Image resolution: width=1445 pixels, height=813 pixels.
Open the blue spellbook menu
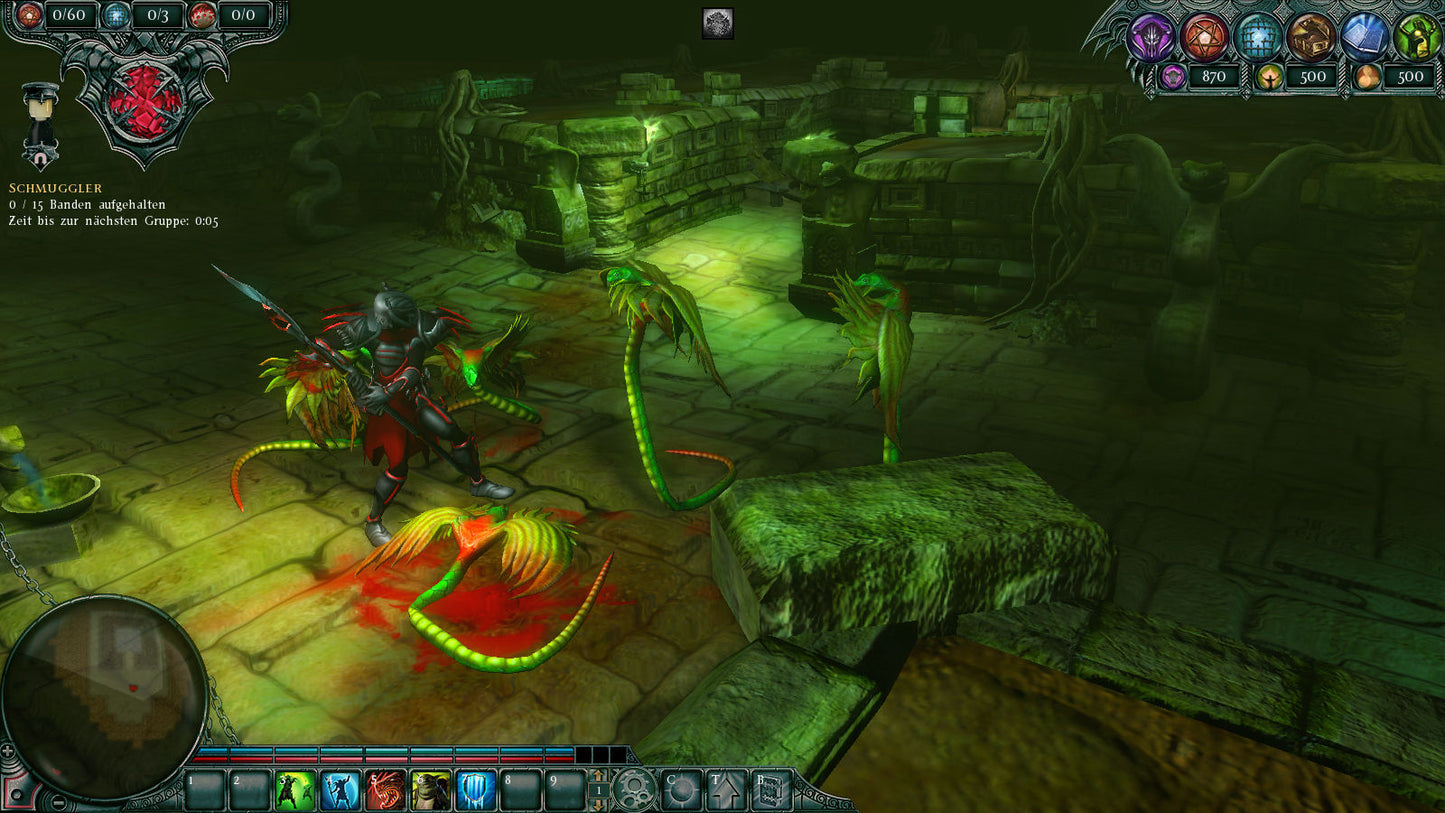pyautogui.click(x=1364, y=38)
